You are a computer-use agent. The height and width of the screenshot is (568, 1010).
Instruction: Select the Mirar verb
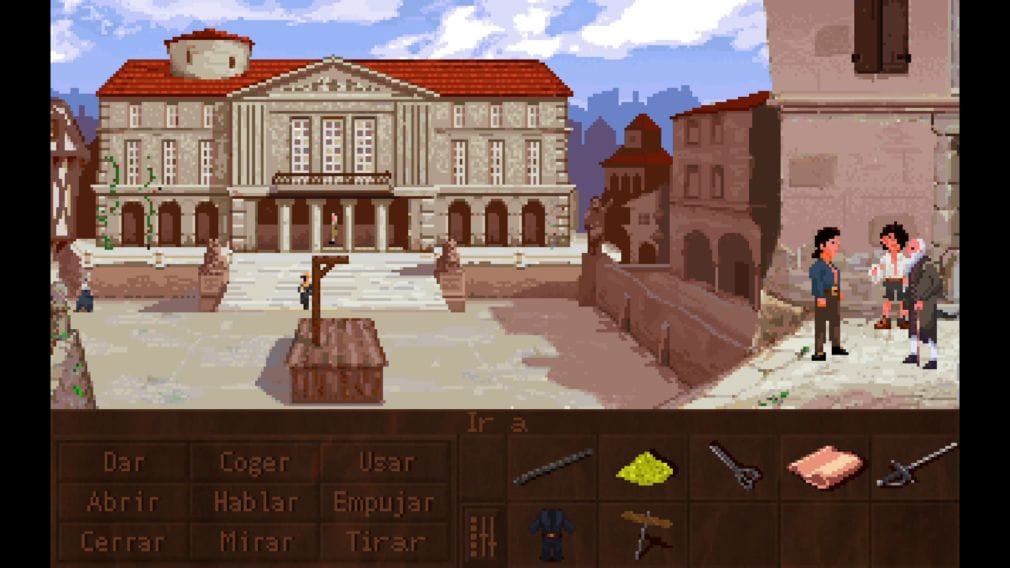(254, 541)
